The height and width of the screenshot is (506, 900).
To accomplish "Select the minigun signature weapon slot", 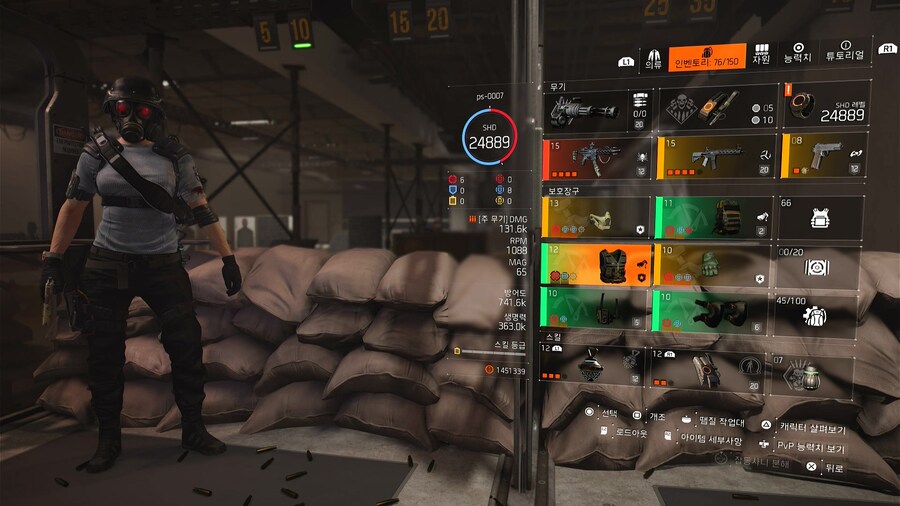I will coord(597,106).
